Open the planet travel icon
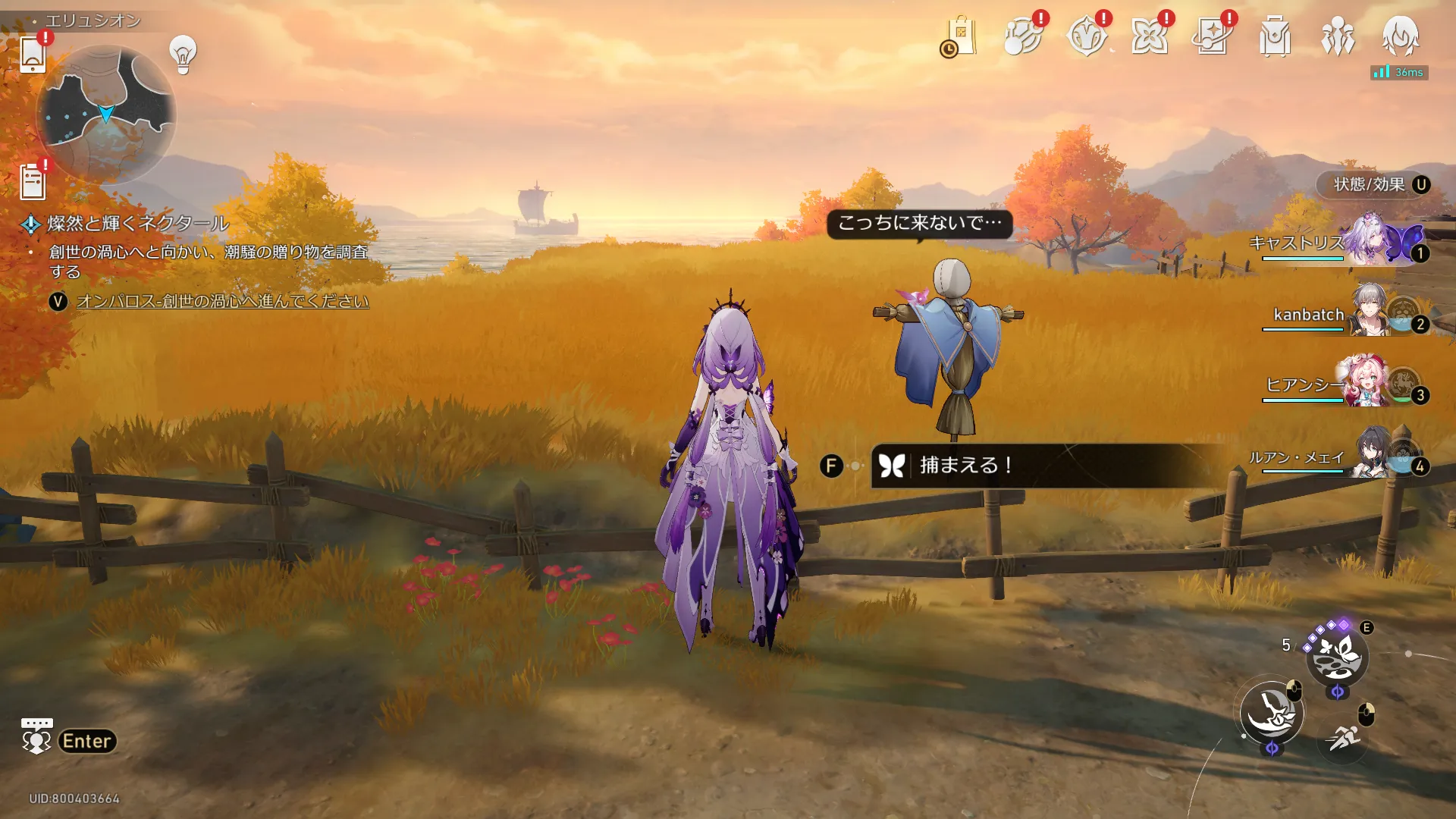The image size is (1456, 819). pos(1022,36)
